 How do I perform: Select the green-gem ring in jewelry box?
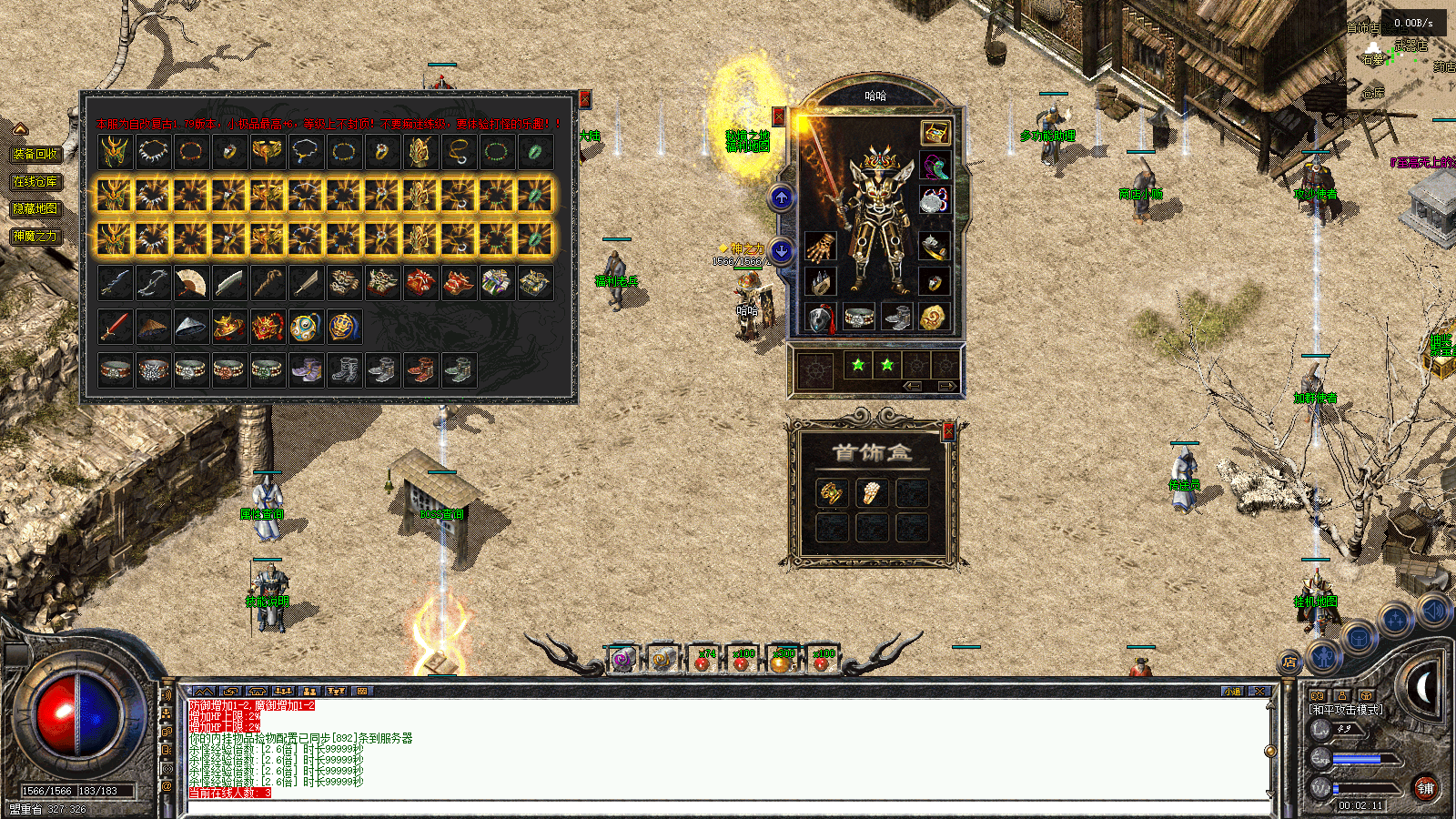832,493
